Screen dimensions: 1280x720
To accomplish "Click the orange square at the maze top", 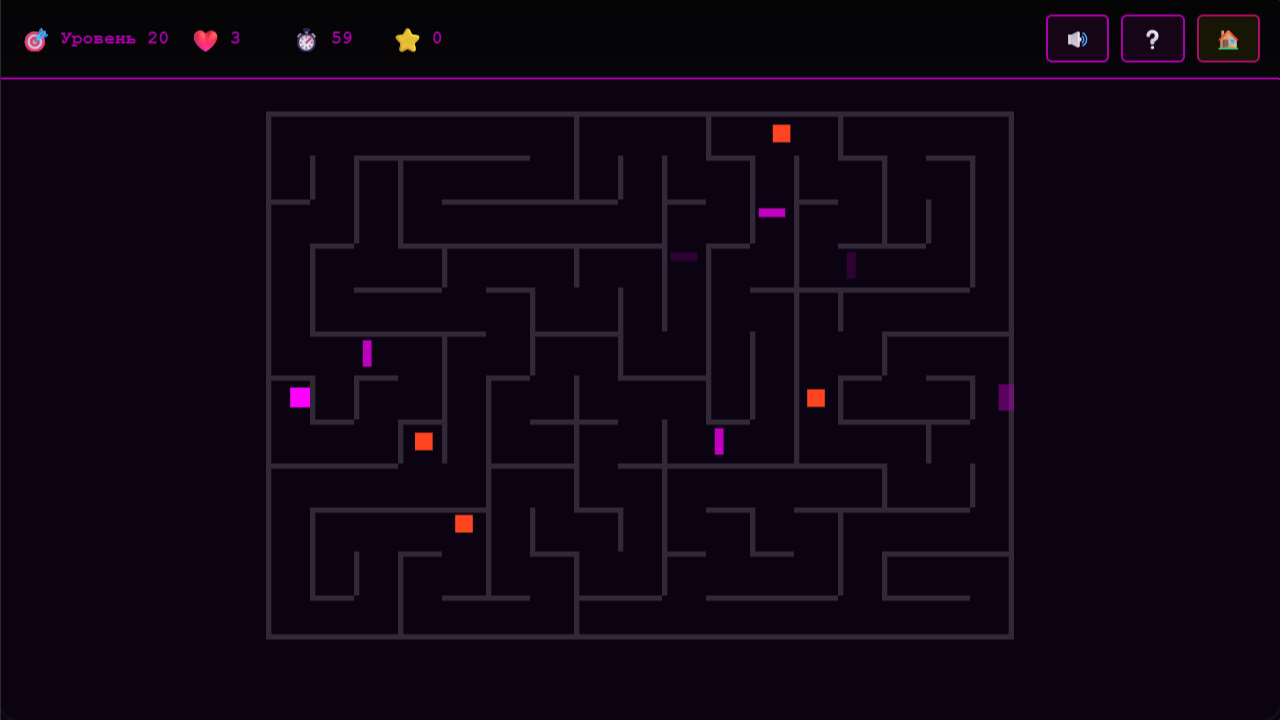I will pos(780,133).
